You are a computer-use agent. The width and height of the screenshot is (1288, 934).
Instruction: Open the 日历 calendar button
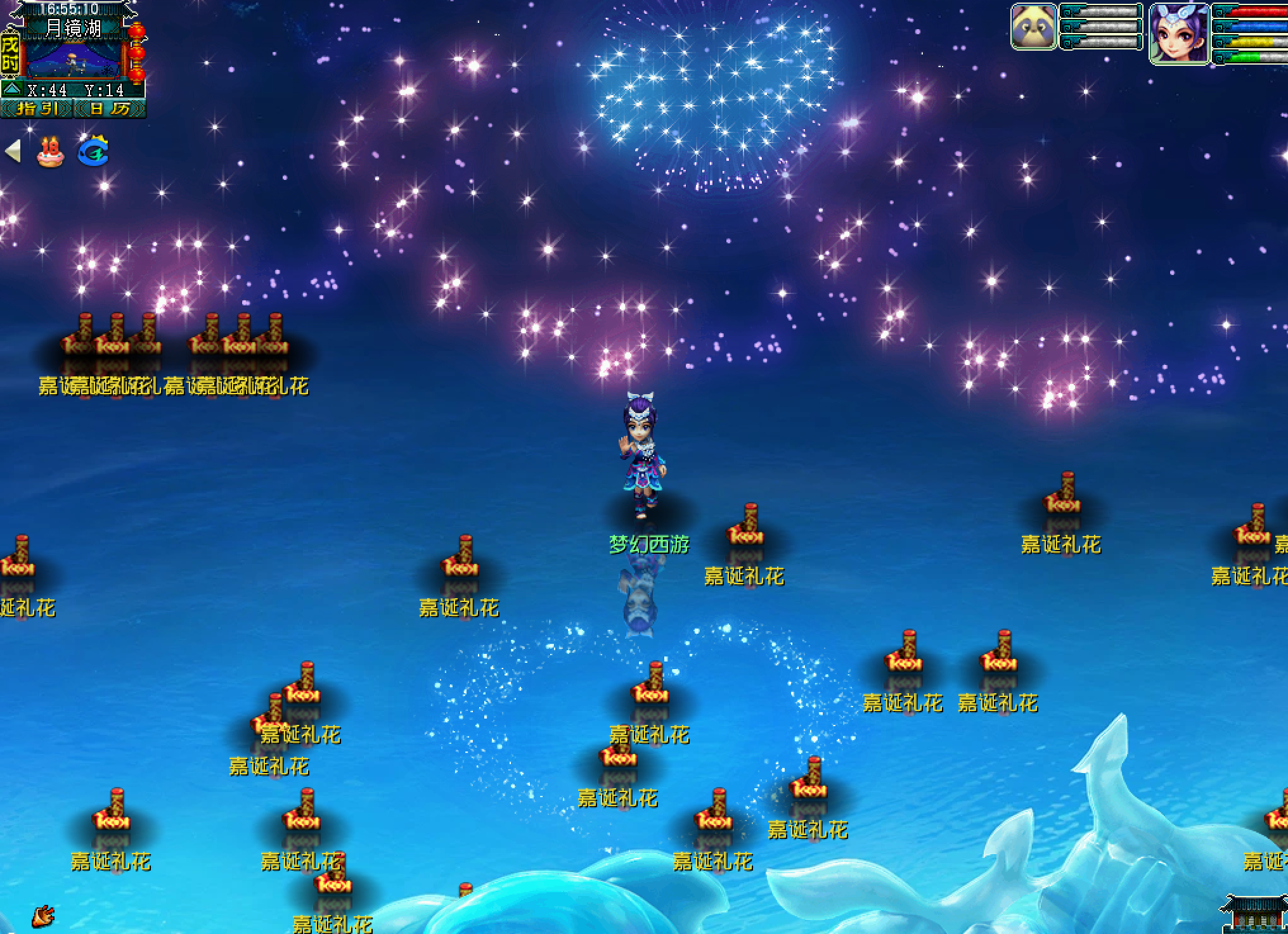click(110, 109)
